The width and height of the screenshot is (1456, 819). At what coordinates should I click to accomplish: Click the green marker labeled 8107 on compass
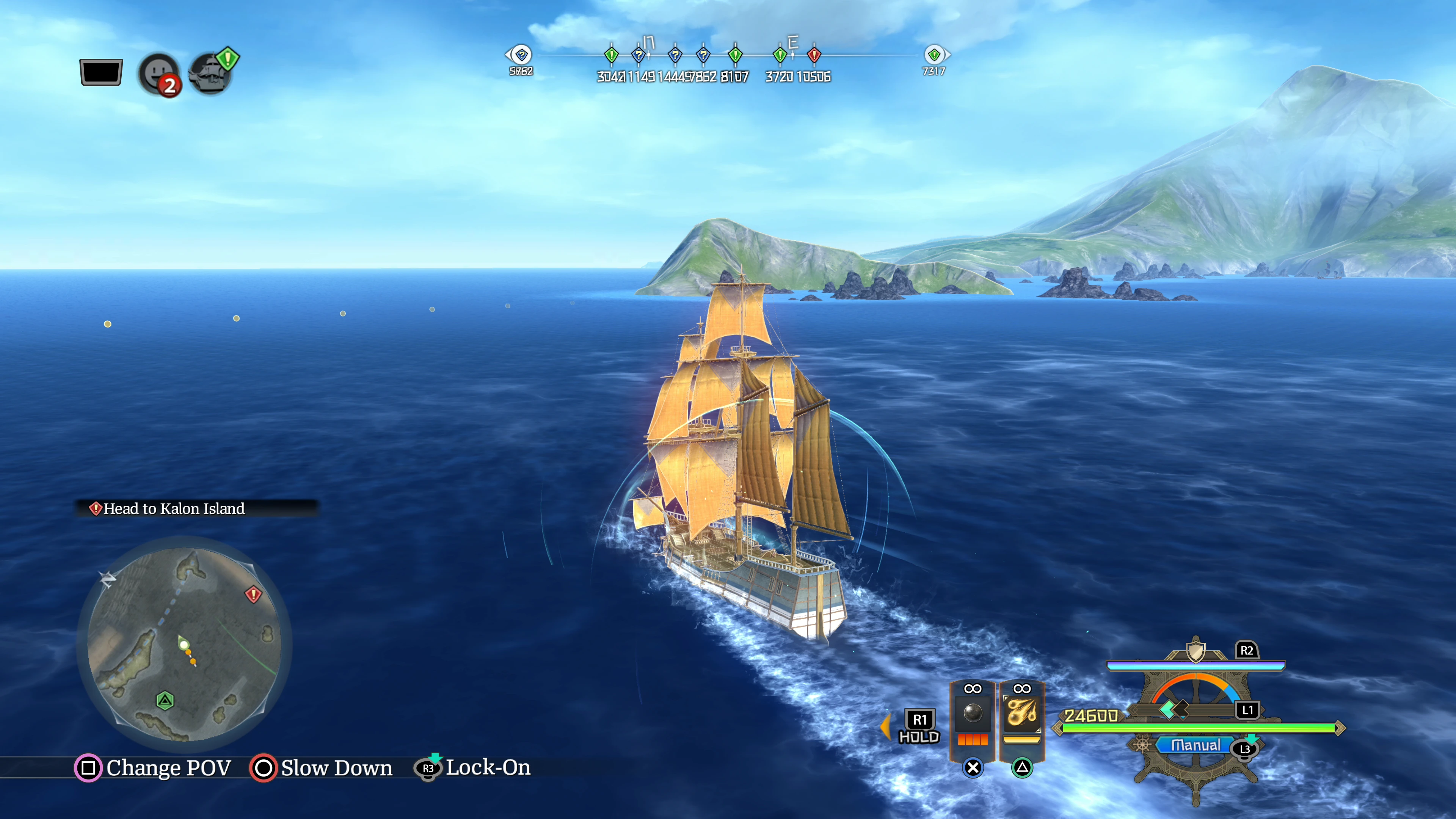pyautogui.click(x=735, y=55)
